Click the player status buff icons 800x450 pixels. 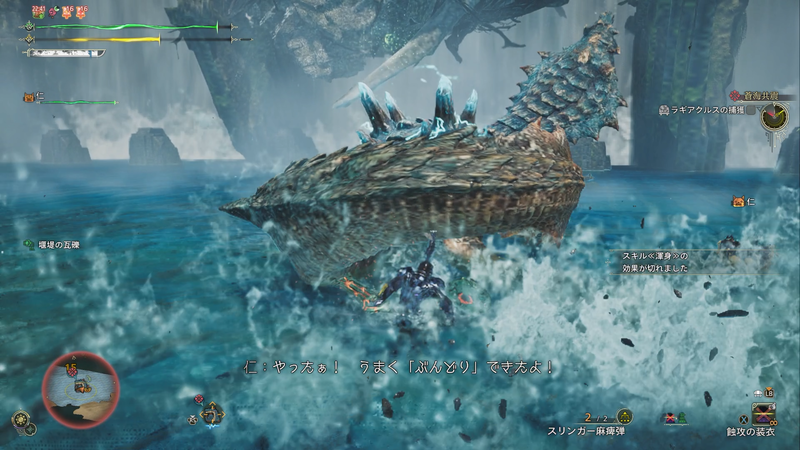(x=60, y=12)
